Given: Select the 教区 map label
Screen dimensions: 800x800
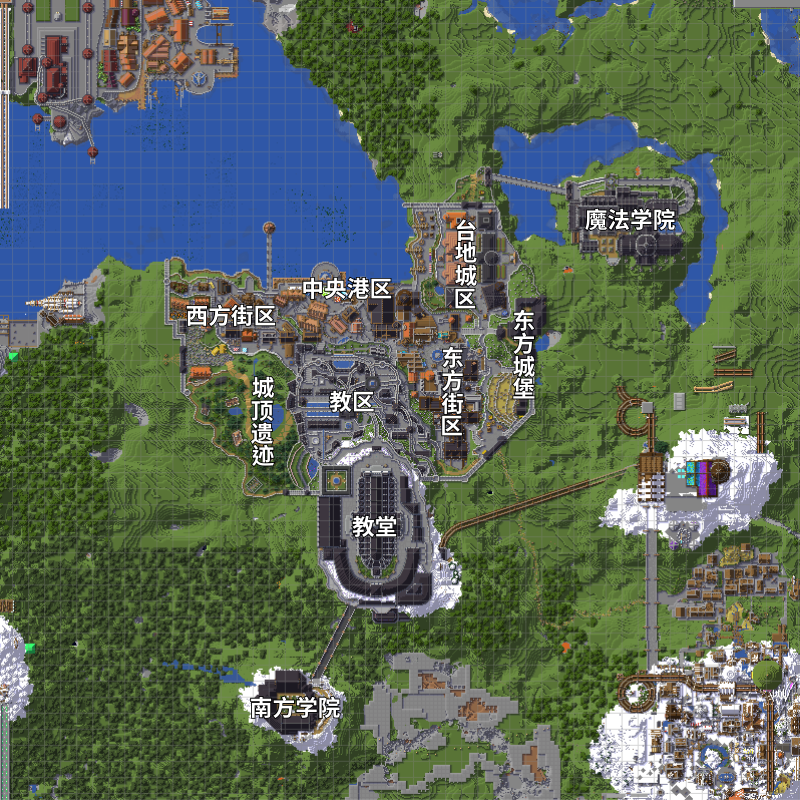Looking at the screenshot, I should pyautogui.click(x=351, y=402).
